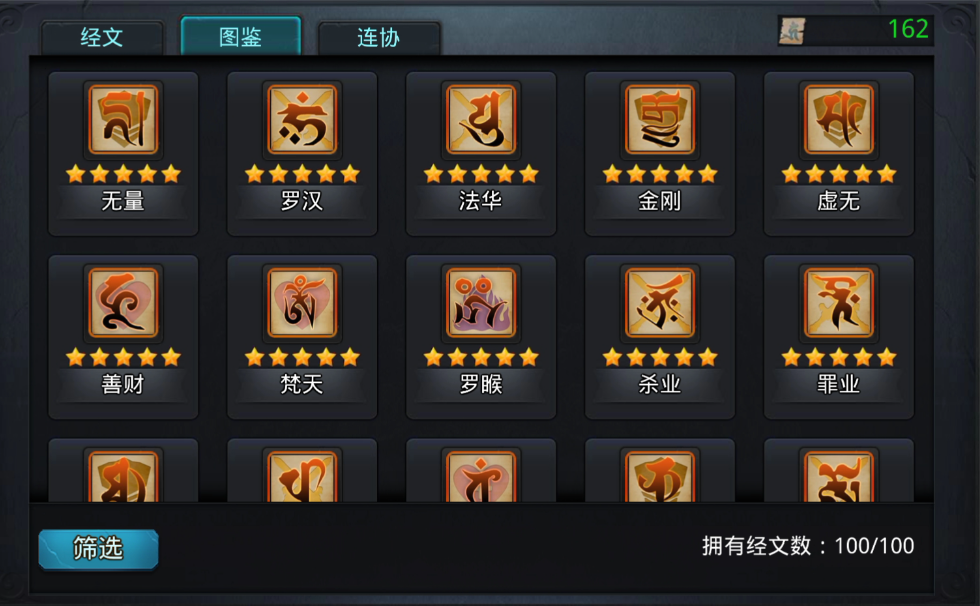Choose the 罪业 scripture card
Screen dimensions: 980x606
coord(839,336)
